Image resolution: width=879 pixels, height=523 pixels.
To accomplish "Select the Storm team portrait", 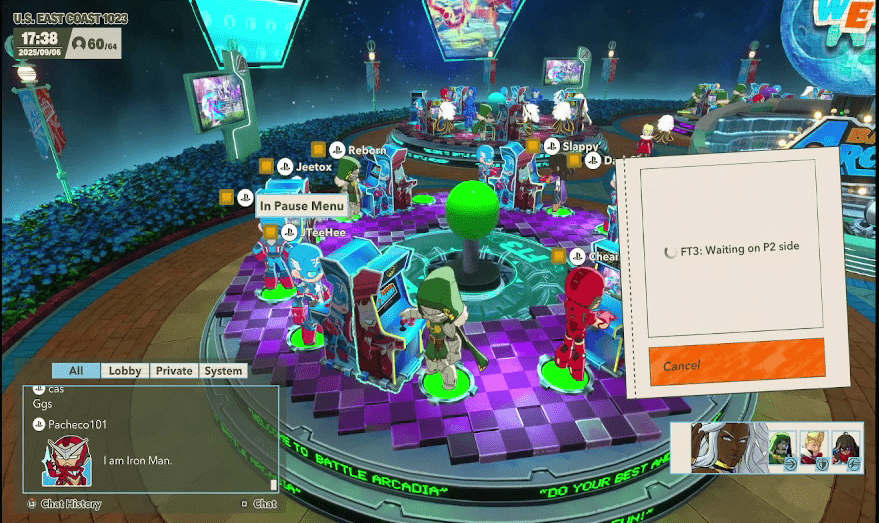I will (717, 448).
